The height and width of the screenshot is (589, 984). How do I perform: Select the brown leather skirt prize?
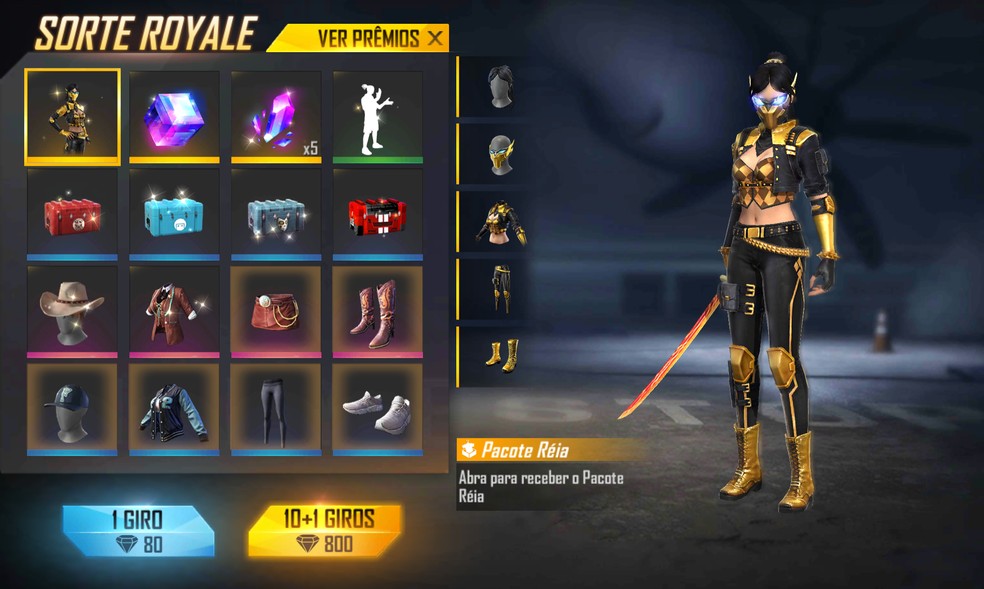tap(276, 311)
